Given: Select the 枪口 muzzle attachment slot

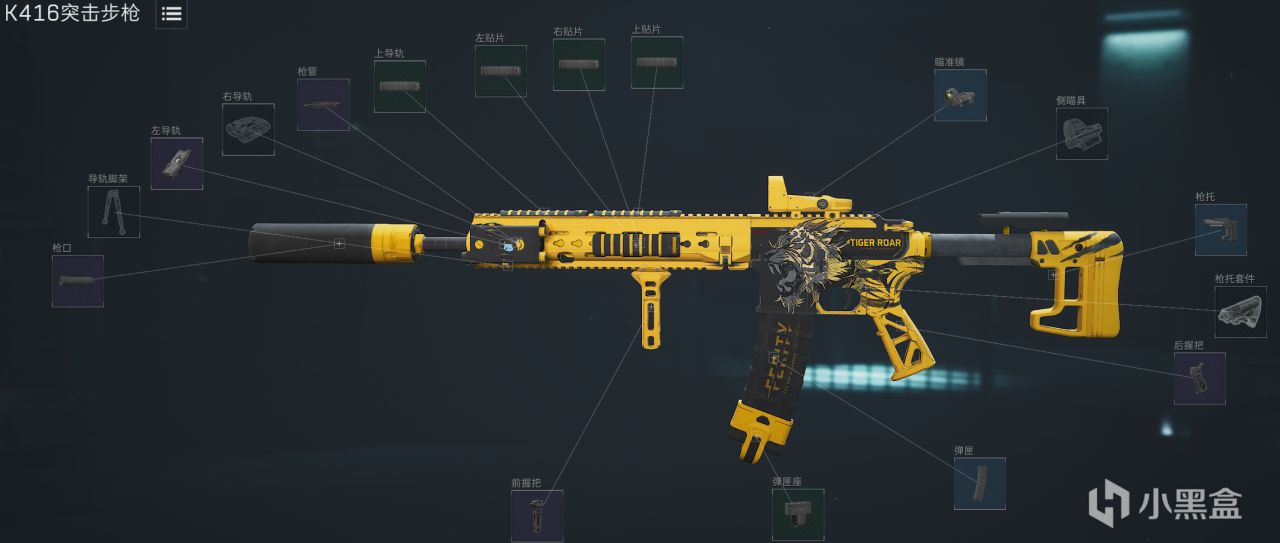Looking at the screenshot, I should pyautogui.click(x=78, y=281).
